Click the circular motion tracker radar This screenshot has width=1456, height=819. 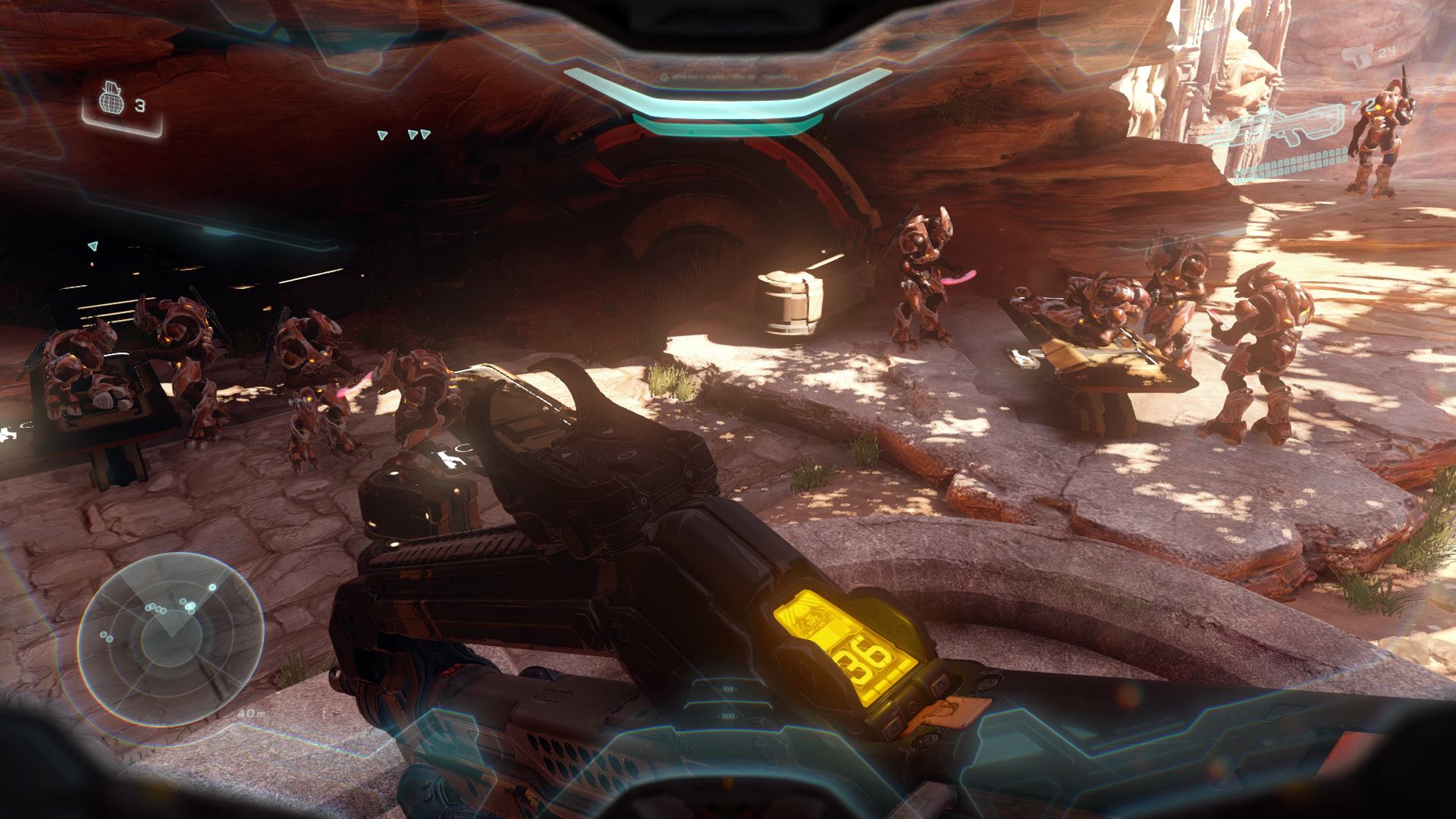[x=170, y=638]
